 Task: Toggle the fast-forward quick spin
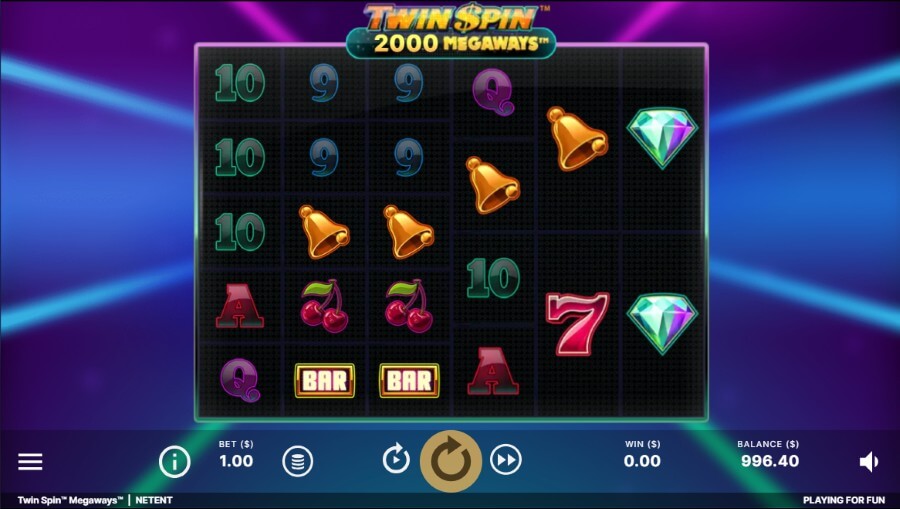tap(507, 460)
